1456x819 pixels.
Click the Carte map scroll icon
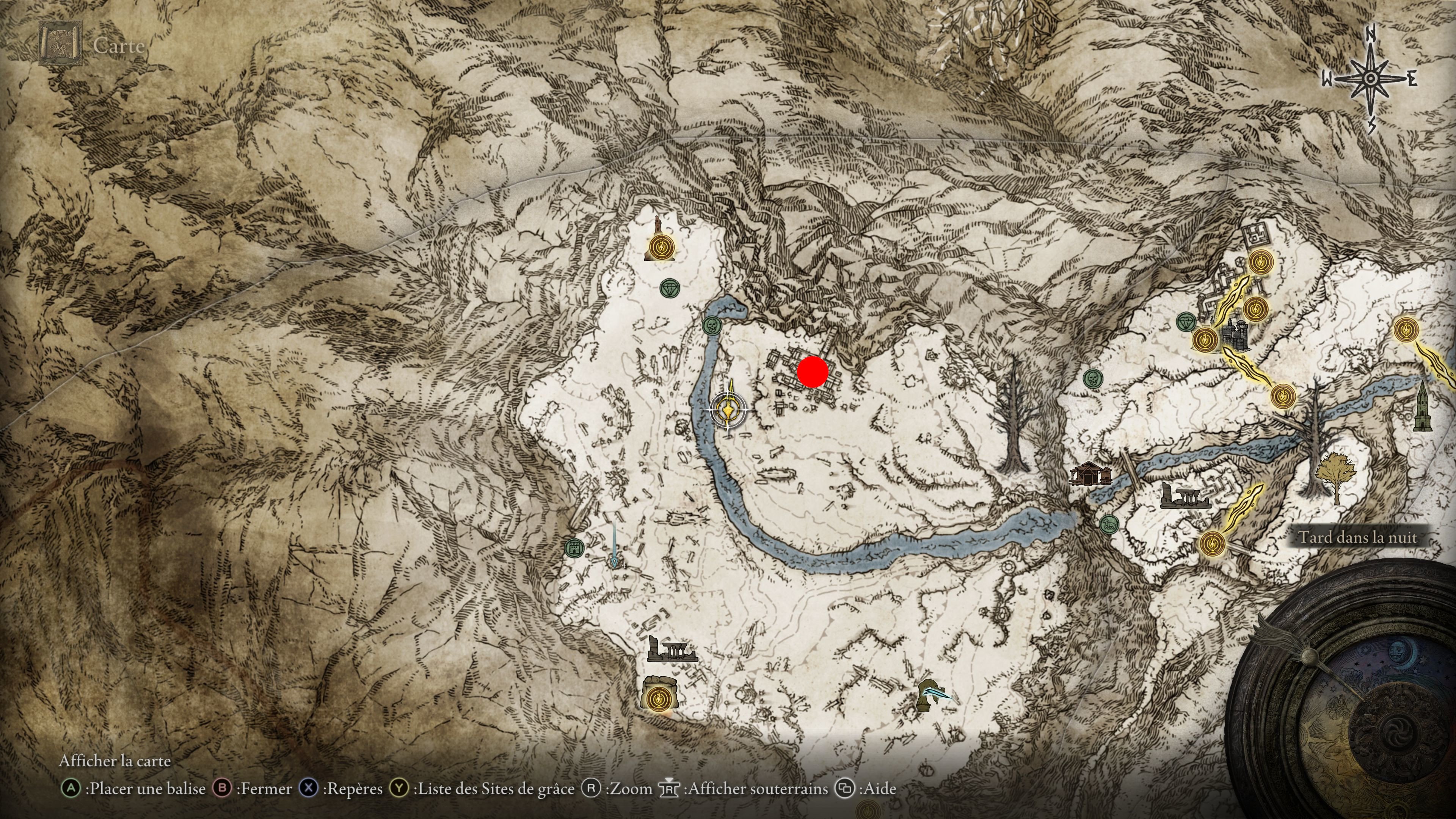(61, 44)
